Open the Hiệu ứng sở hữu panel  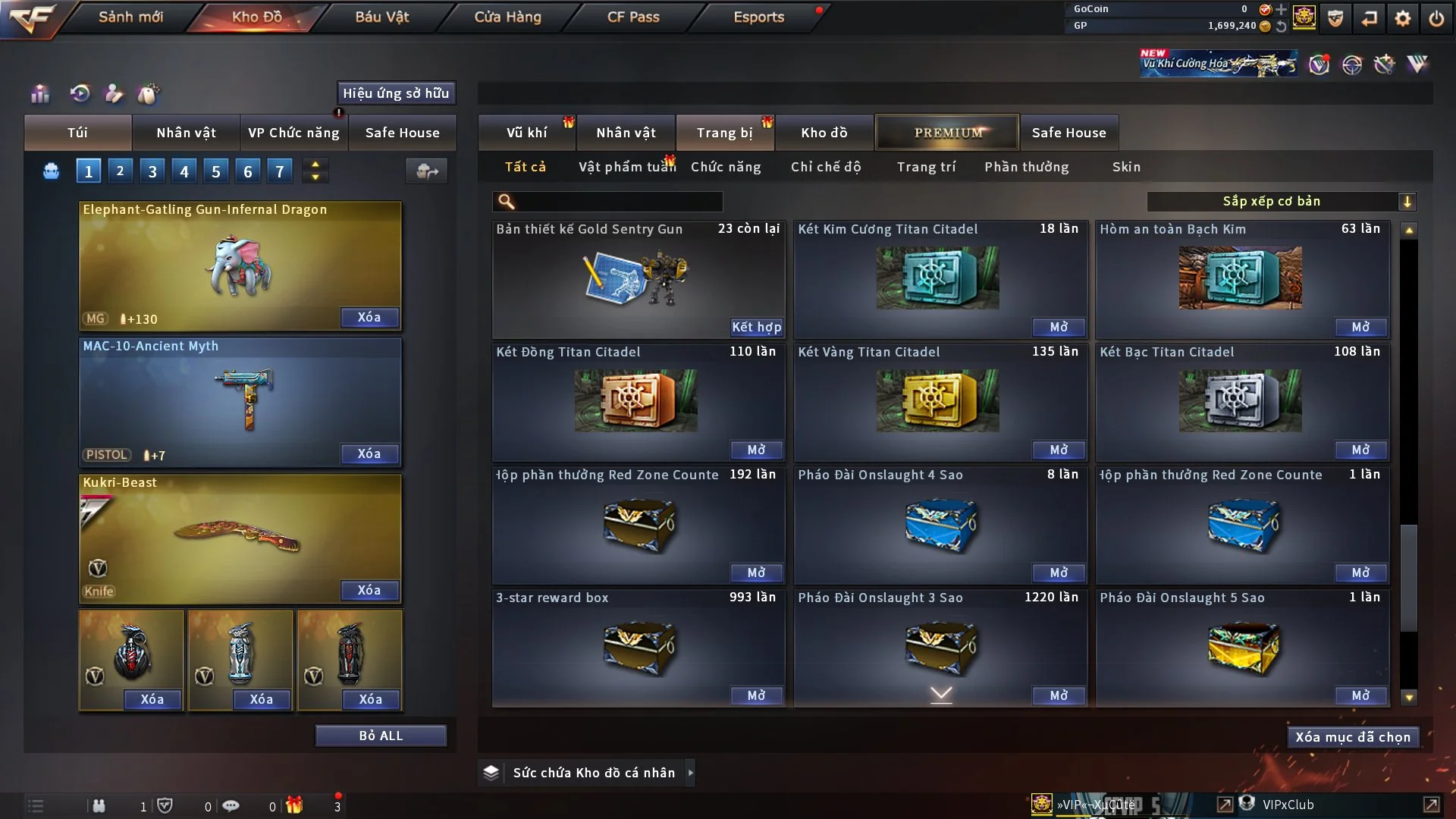(396, 93)
